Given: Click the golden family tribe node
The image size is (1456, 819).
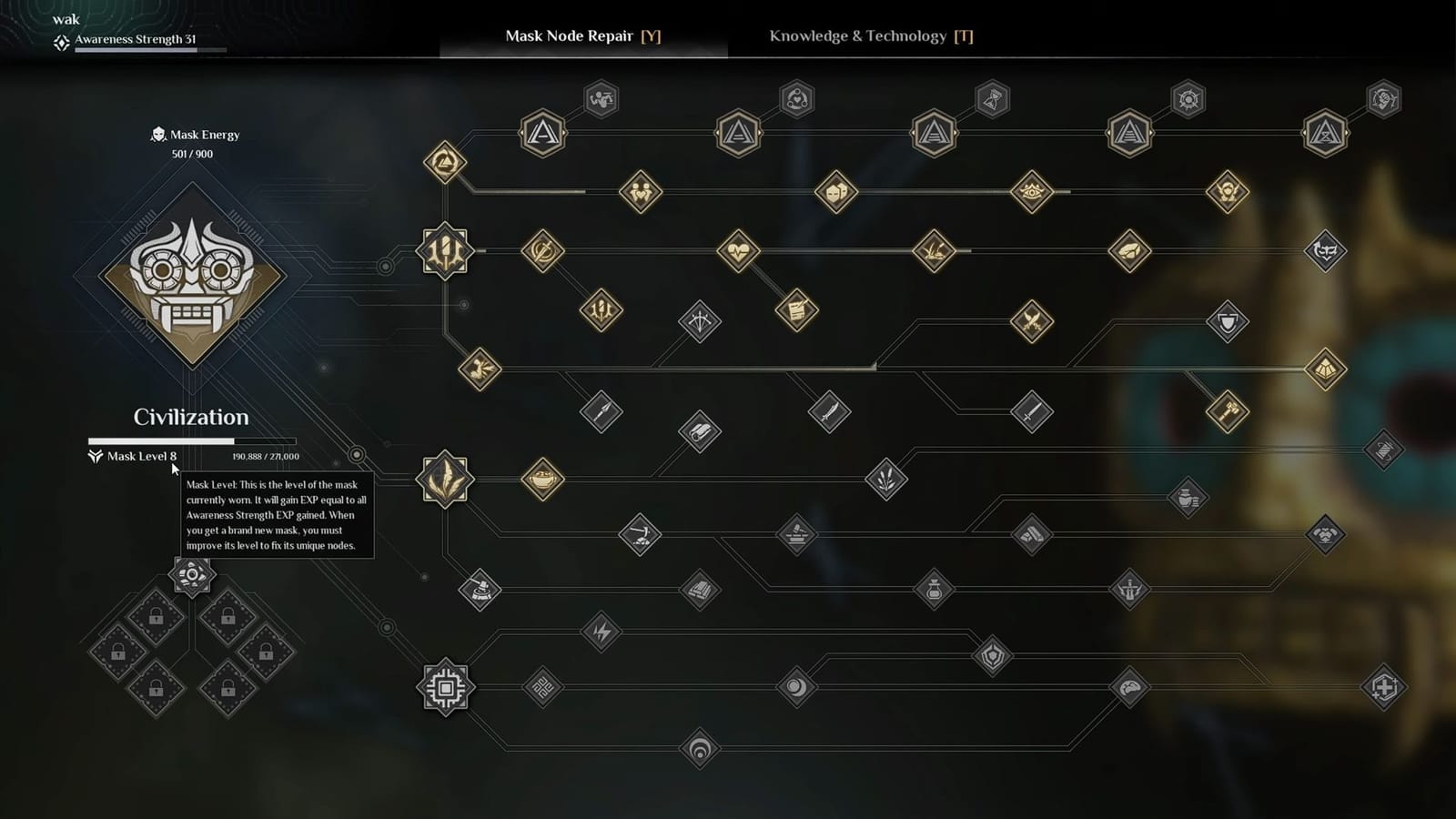Looking at the screenshot, I should [x=640, y=195].
